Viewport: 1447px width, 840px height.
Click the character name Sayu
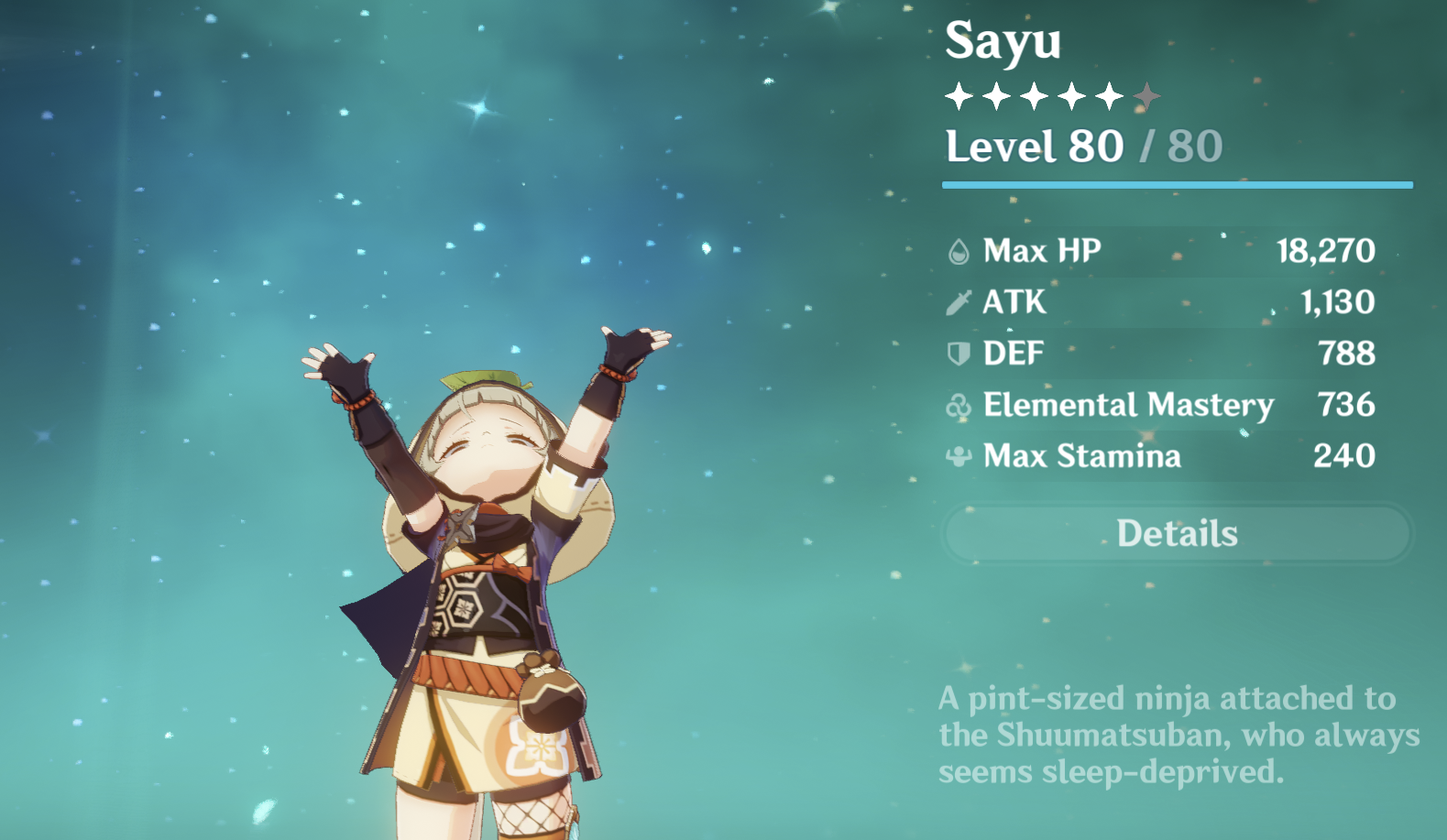(1003, 44)
